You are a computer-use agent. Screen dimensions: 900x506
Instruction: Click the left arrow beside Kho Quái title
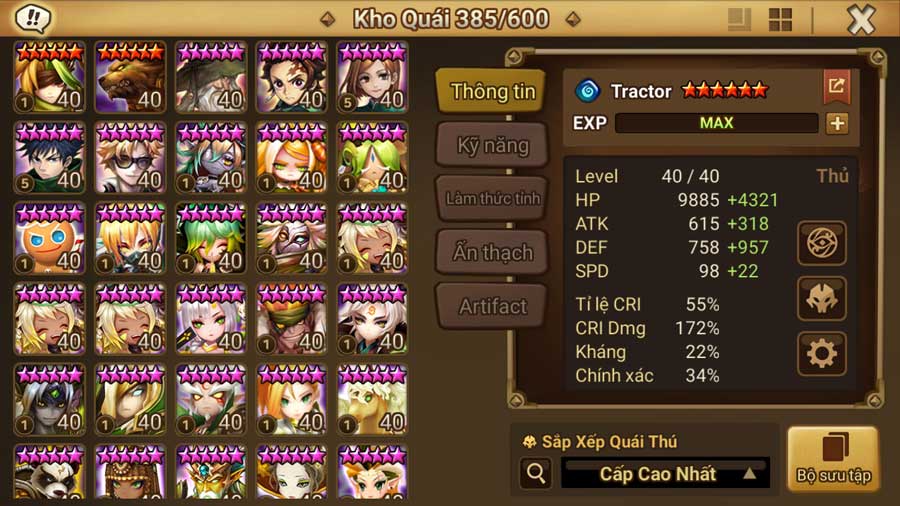coord(327,19)
